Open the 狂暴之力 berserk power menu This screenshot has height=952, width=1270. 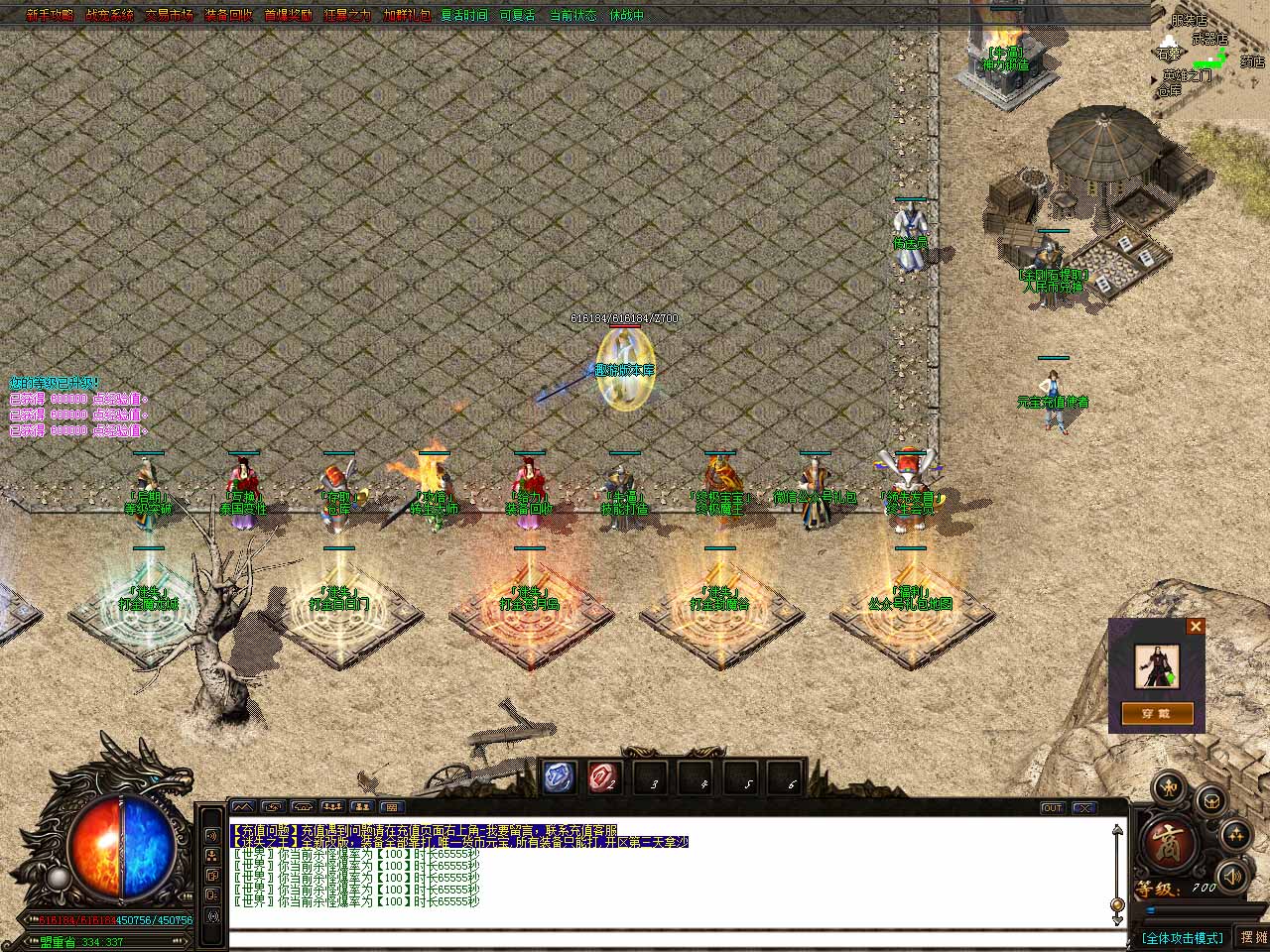[x=347, y=15]
